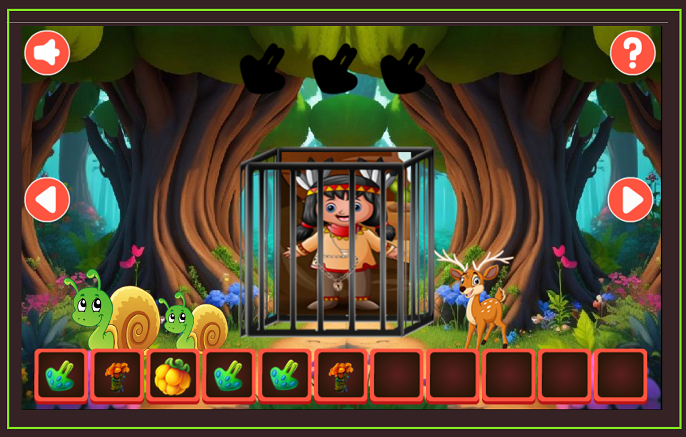Toggle the sound speaker button
Viewport: 686px width, 437px height.
(47, 53)
